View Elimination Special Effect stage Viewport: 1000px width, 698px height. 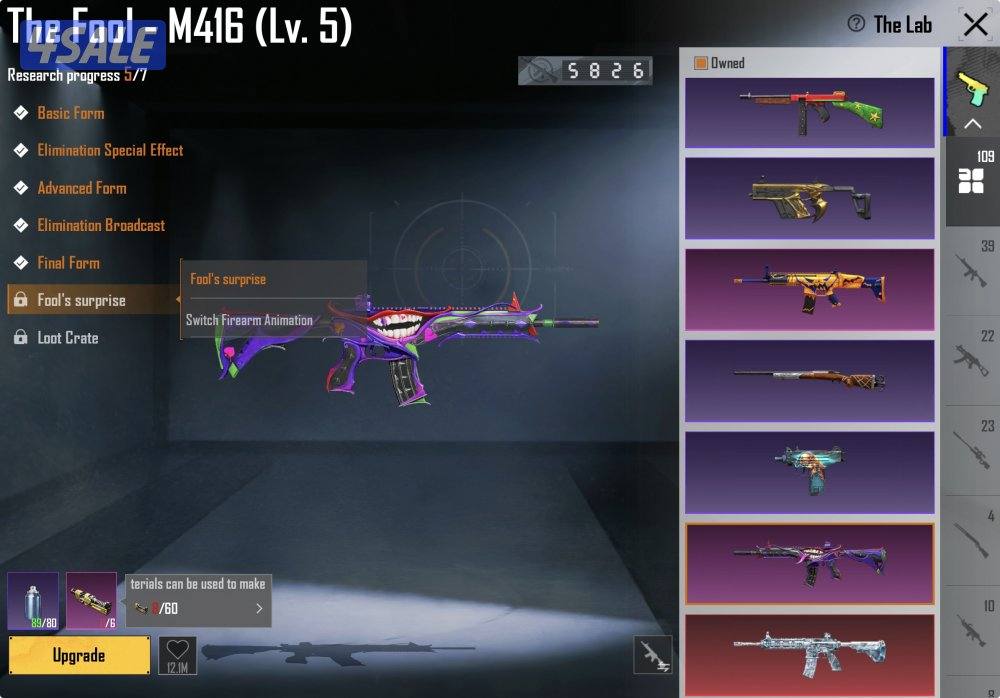click(110, 150)
